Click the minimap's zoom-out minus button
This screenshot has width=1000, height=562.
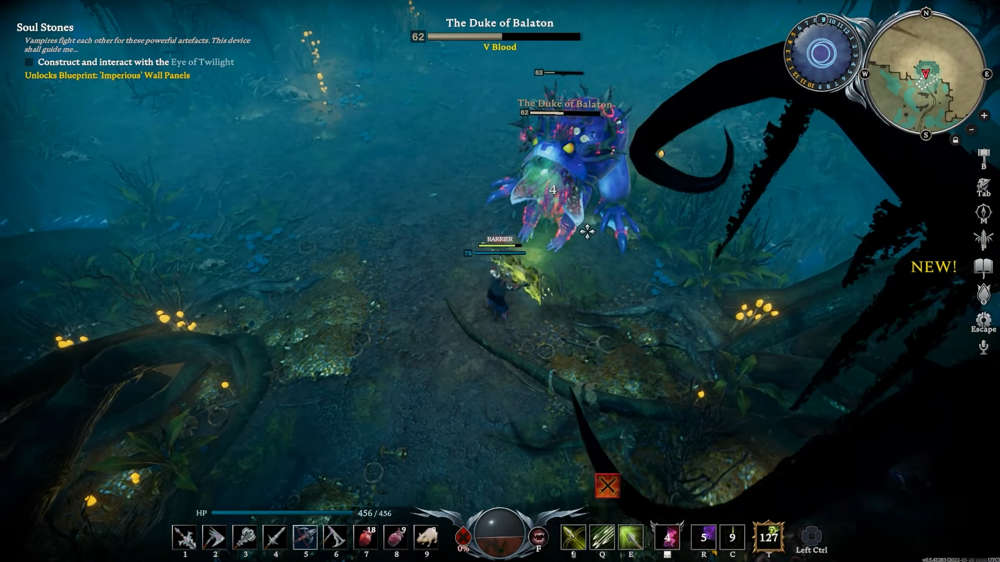click(971, 129)
